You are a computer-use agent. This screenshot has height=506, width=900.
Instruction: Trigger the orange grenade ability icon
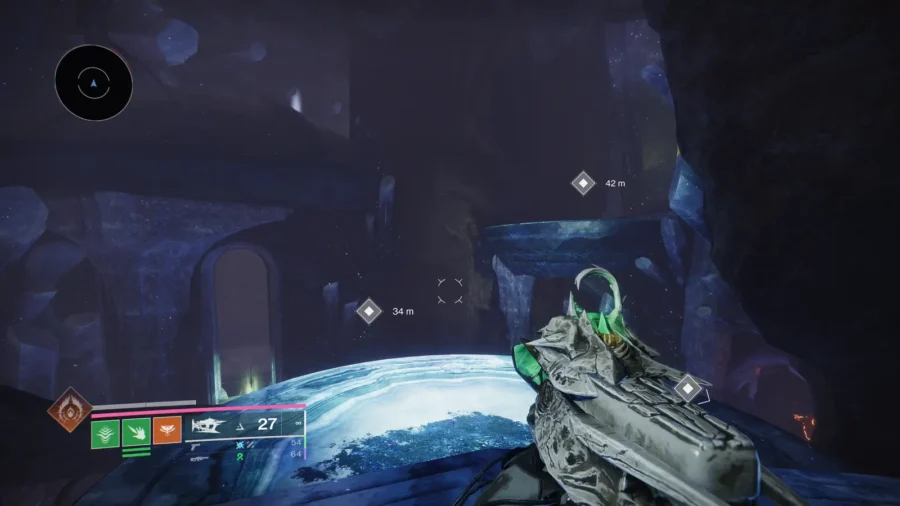click(x=167, y=431)
